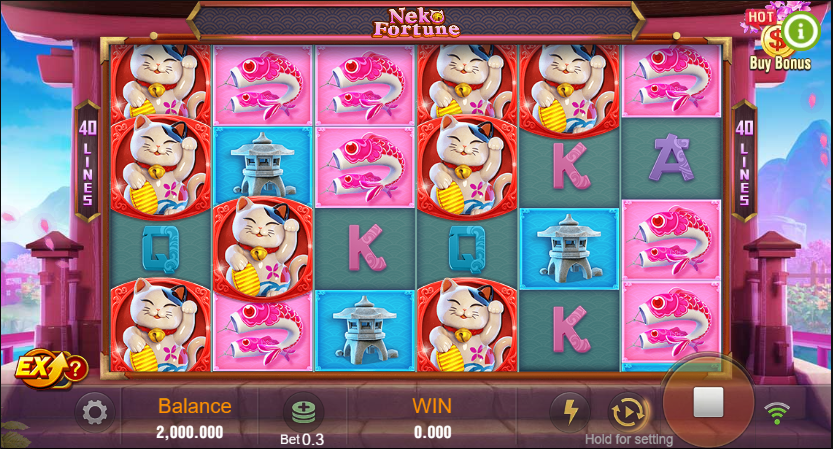Image resolution: width=833 pixels, height=449 pixels.
Task: Open the Buy Bonus offer
Action: click(773, 47)
